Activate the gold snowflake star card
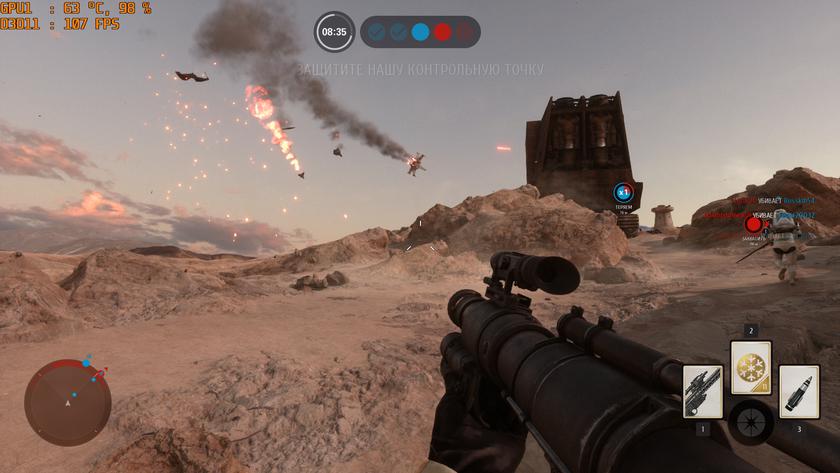 tap(750, 368)
